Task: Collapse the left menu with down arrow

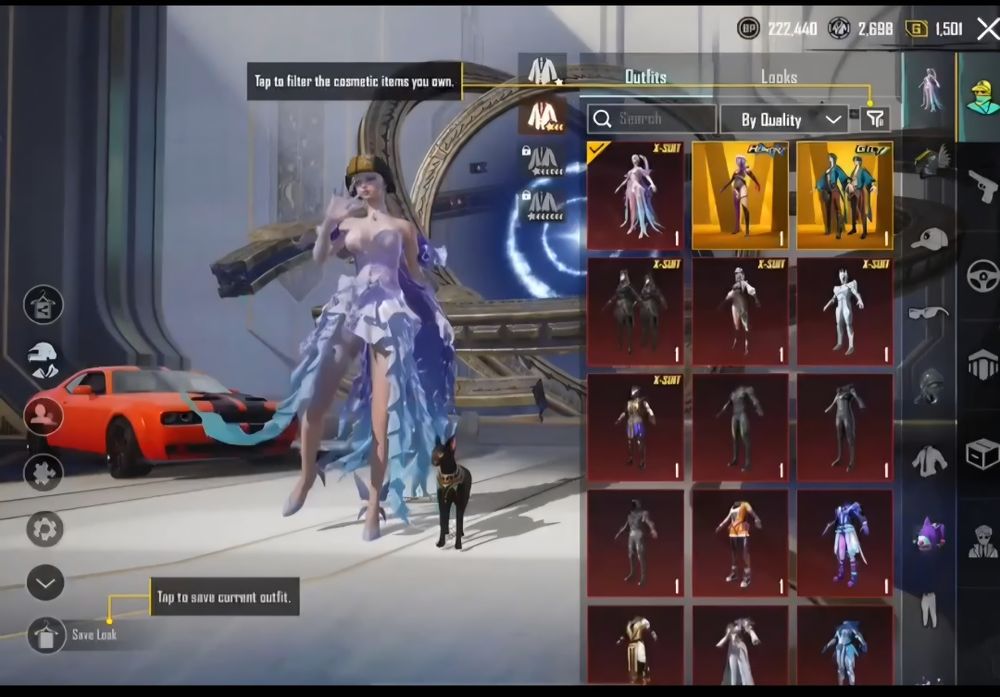Action: (x=45, y=582)
